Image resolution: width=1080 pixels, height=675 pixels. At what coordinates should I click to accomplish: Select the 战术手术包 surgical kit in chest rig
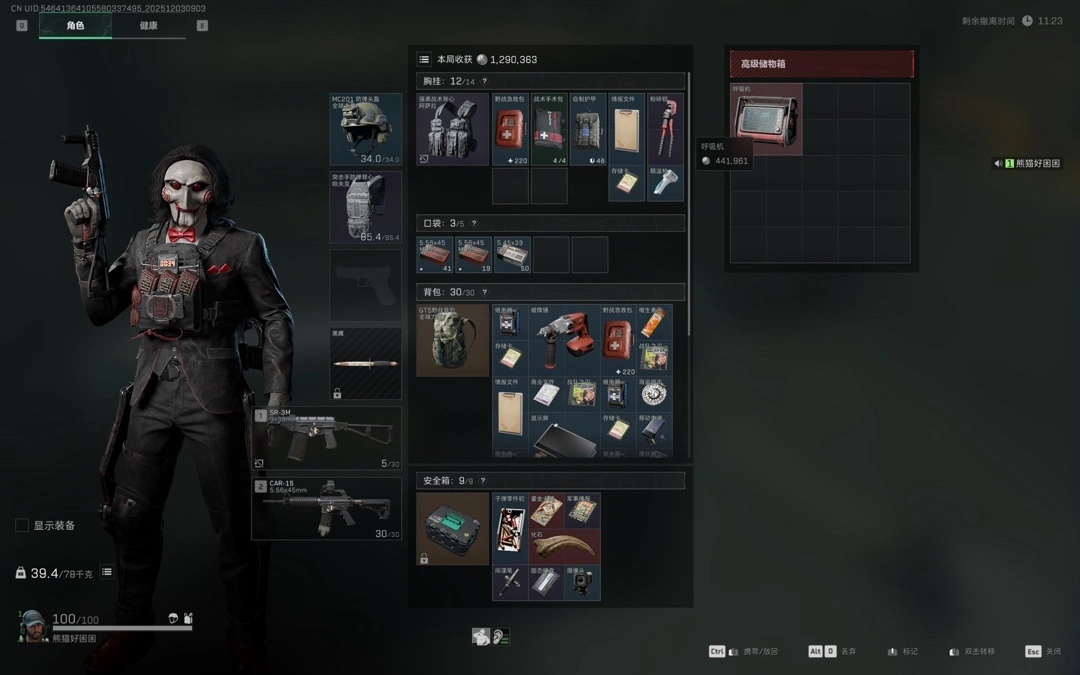click(x=549, y=129)
